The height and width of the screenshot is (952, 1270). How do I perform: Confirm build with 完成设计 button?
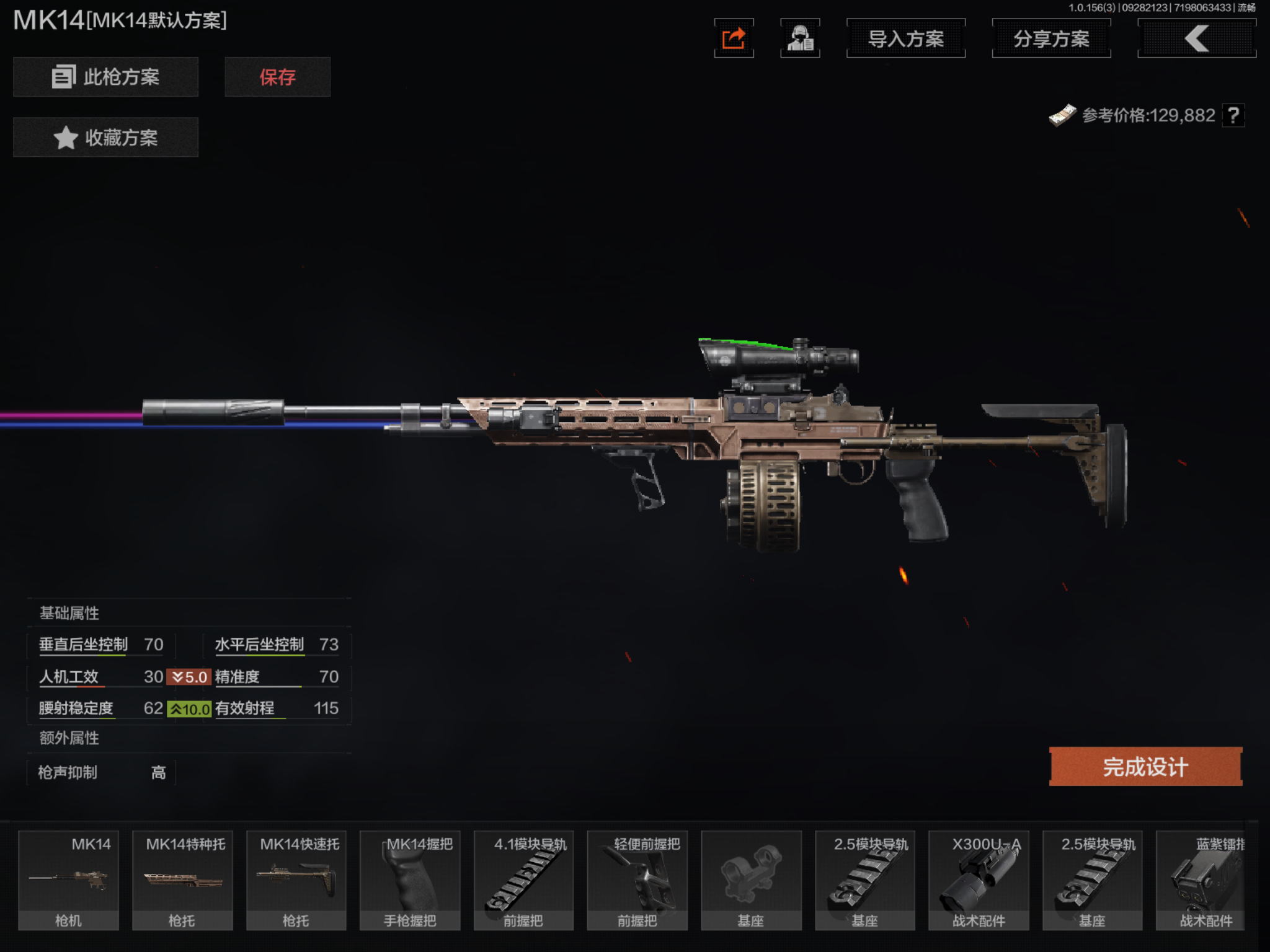point(1145,767)
